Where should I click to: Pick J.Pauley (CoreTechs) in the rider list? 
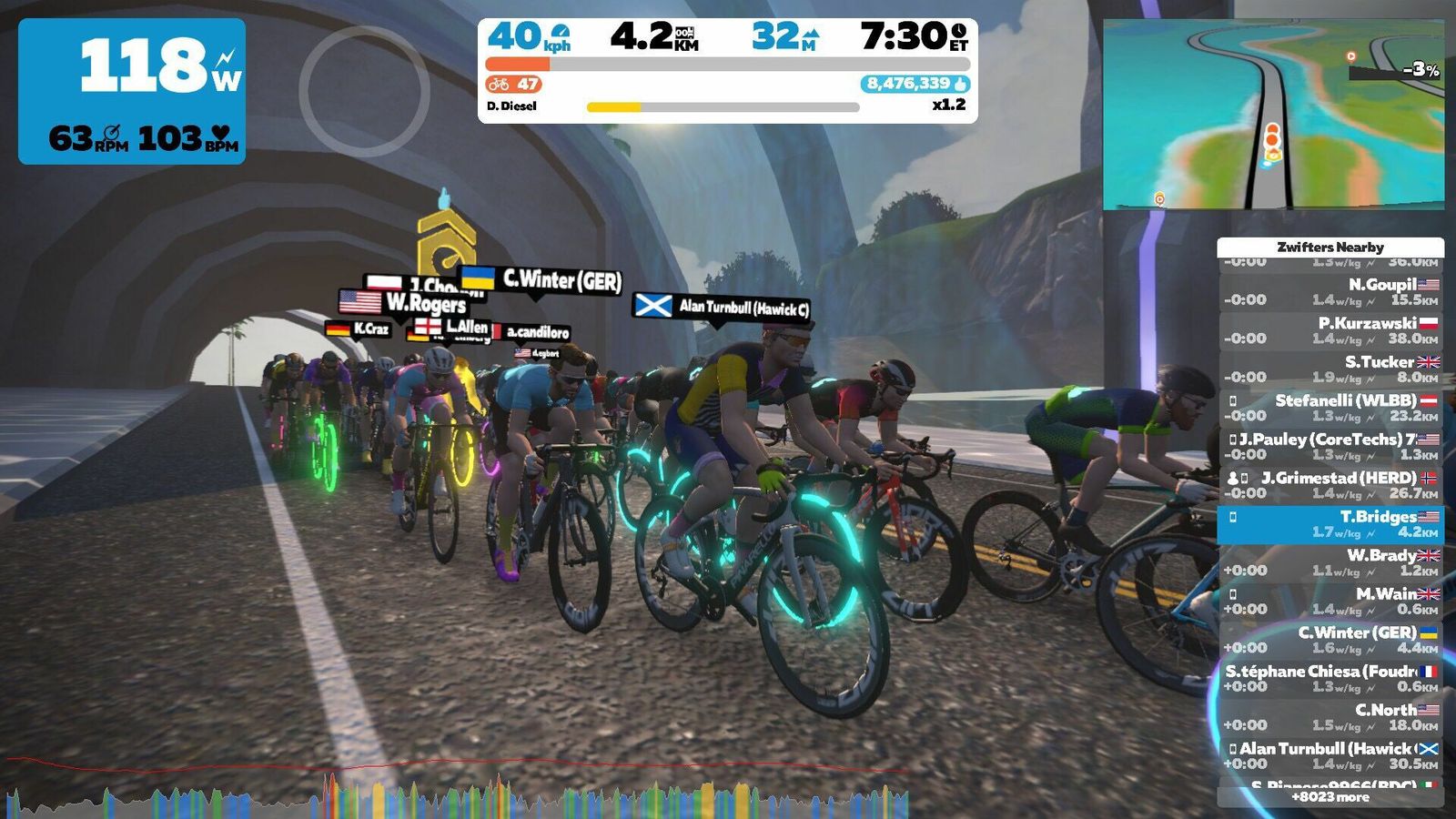(1330, 447)
